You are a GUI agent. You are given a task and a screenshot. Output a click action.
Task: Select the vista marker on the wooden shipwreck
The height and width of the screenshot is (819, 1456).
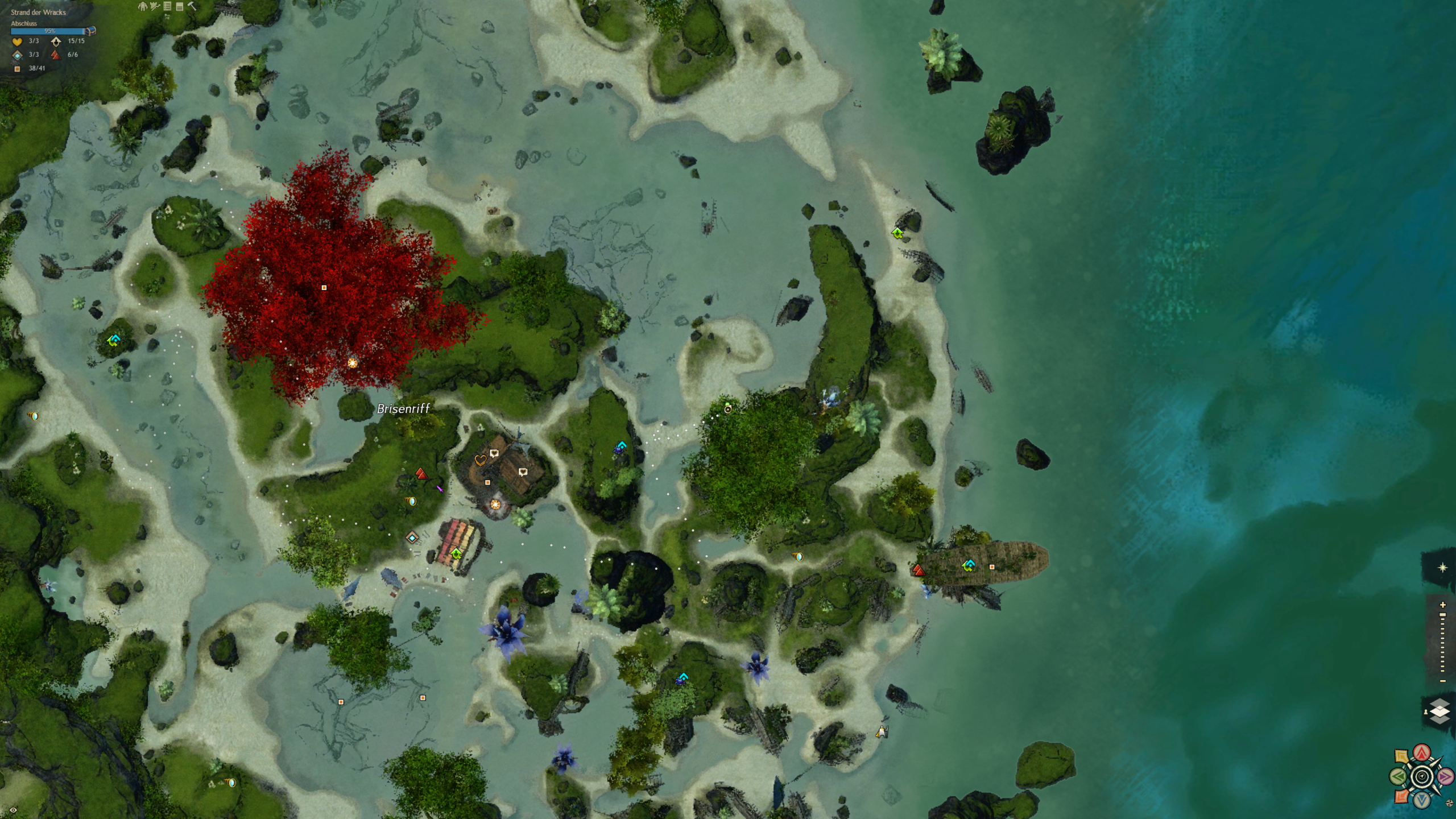(969, 565)
